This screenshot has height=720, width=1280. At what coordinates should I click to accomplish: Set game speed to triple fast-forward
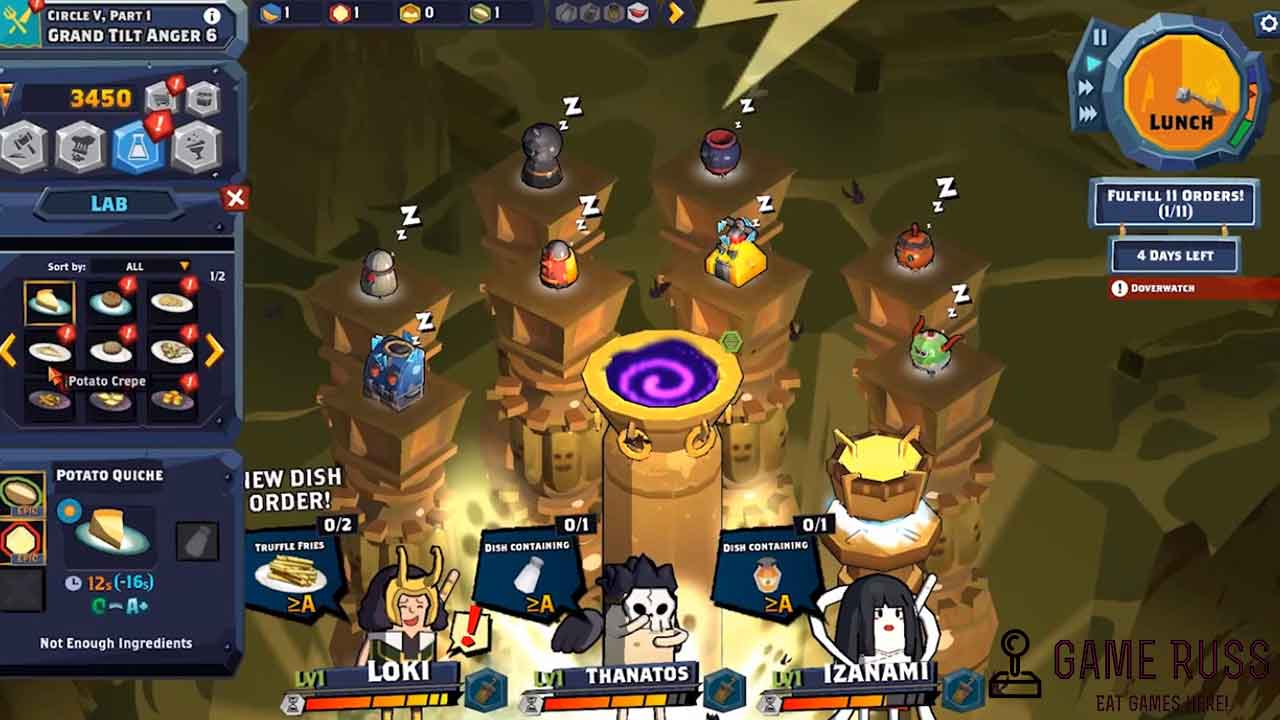tap(1088, 114)
